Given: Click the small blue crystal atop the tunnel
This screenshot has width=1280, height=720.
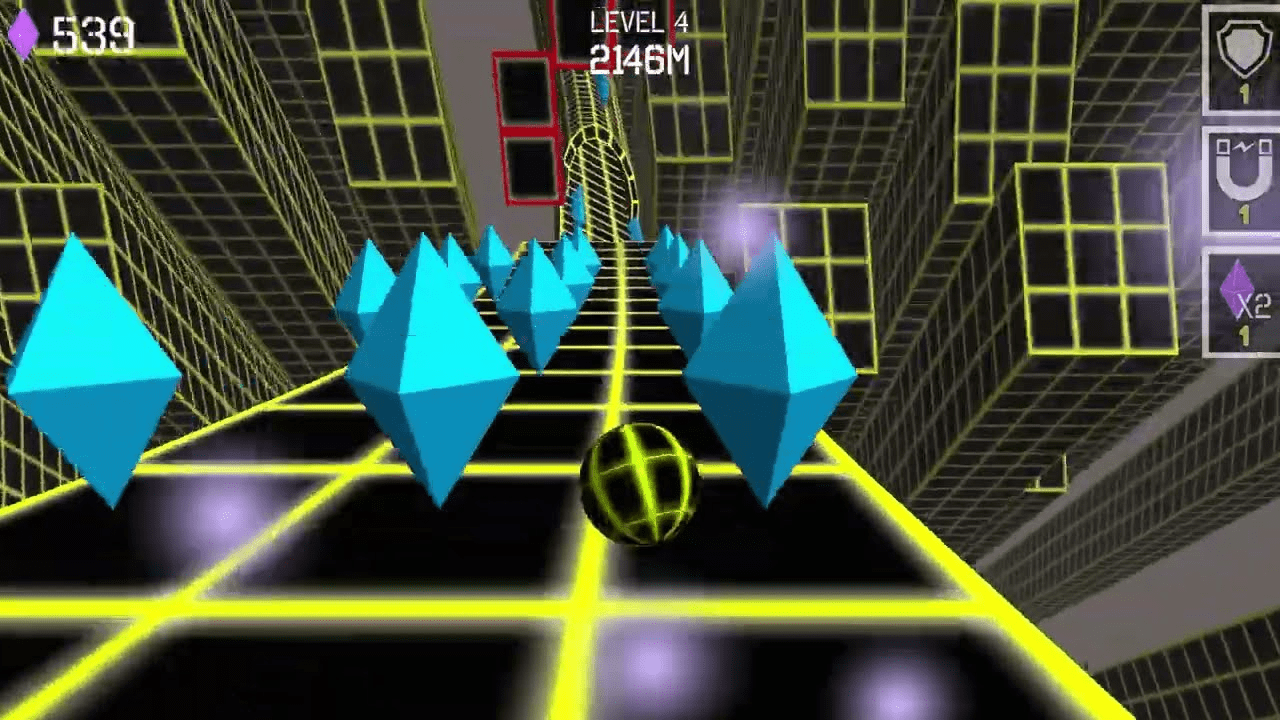Looking at the screenshot, I should 604,92.
